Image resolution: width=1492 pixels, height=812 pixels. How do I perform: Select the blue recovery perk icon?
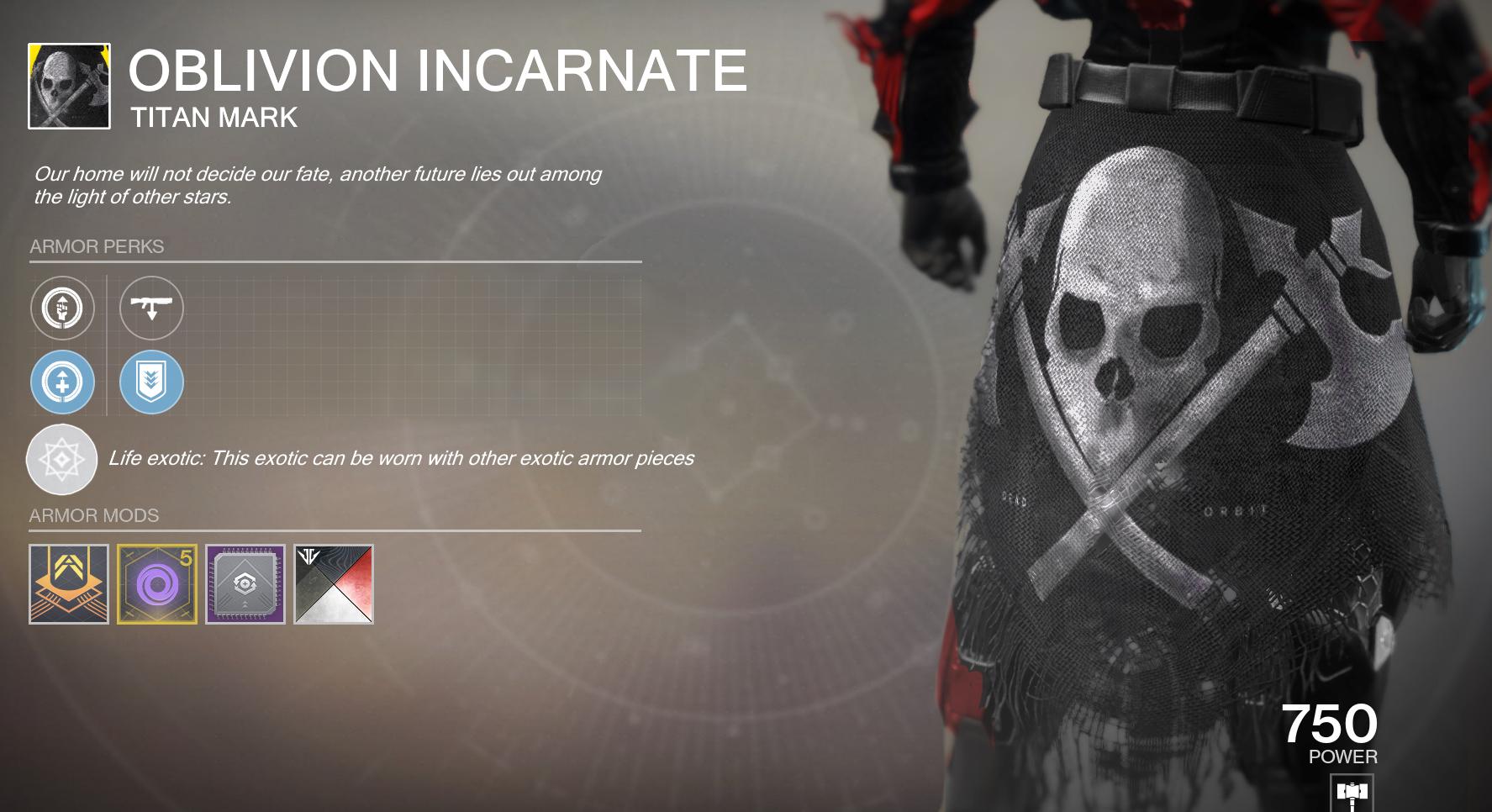coord(61,382)
